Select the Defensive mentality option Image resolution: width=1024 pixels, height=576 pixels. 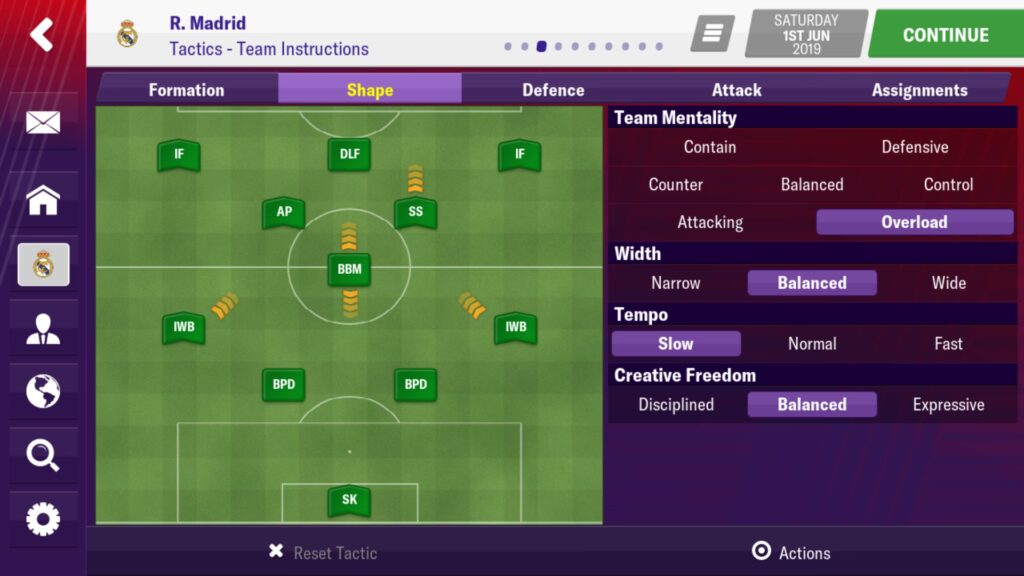(x=914, y=147)
